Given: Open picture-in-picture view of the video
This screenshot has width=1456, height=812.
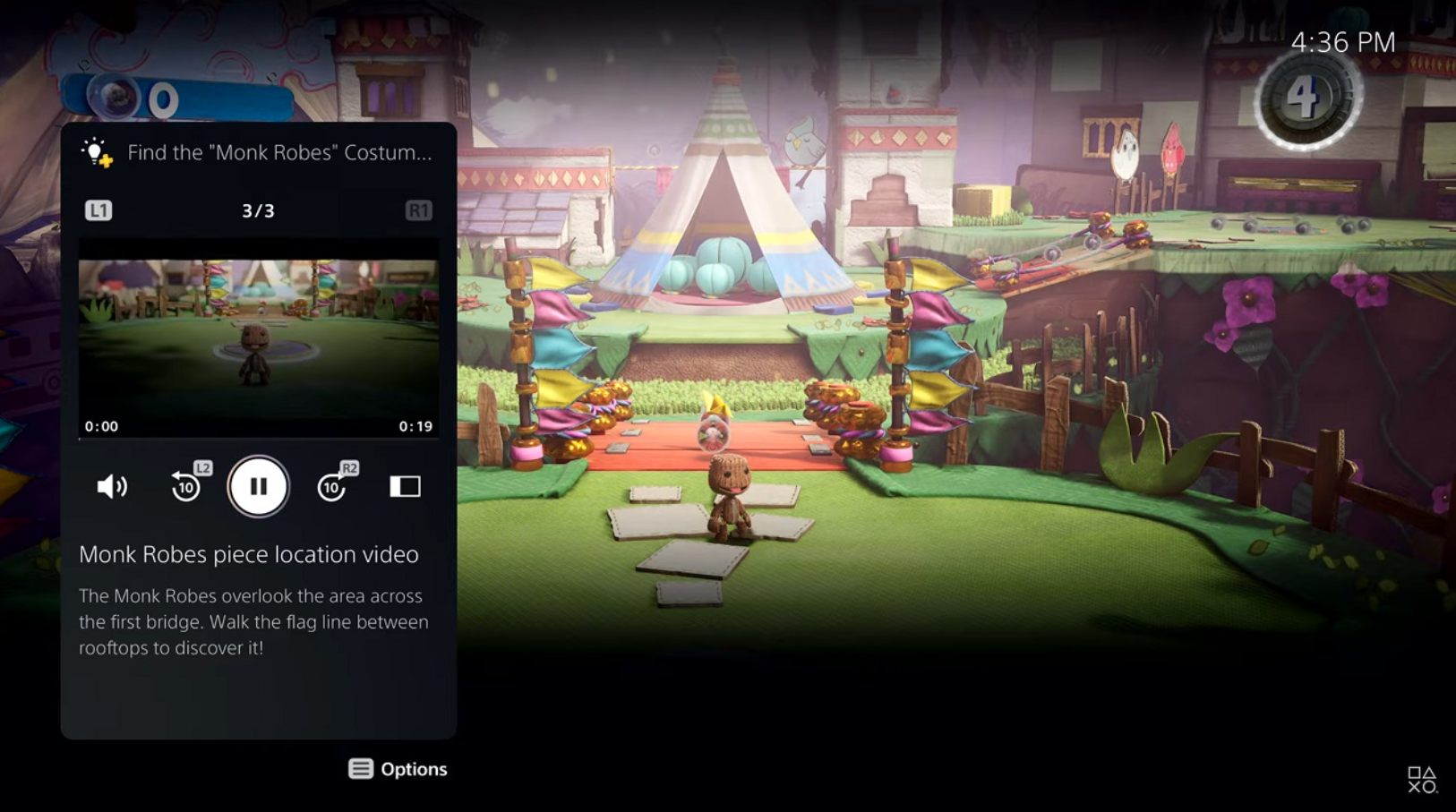Looking at the screenshot, I should click(x=405, y=486).
